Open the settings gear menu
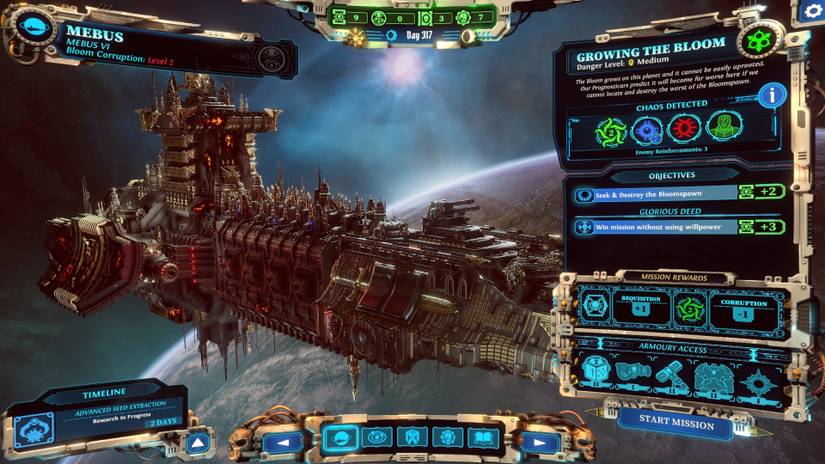Viewport: 825px width, 464px height. (x=811, y=12)
